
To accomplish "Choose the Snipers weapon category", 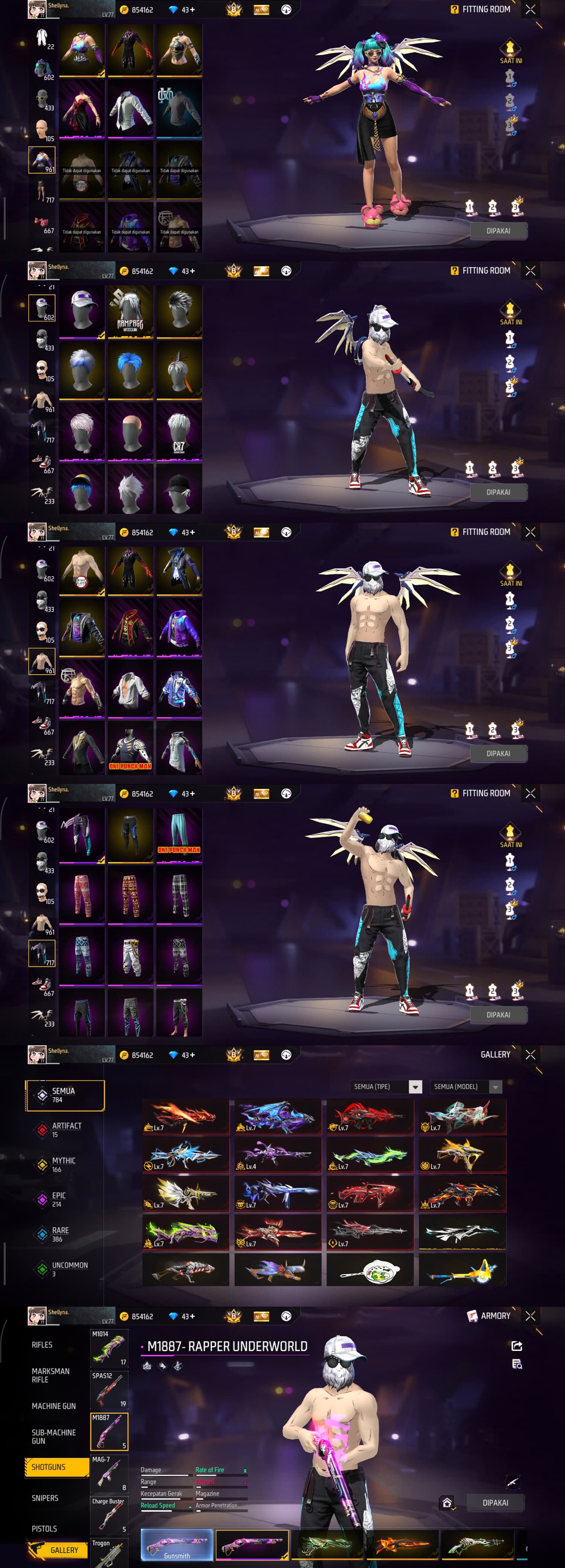I will click(x=45, y=1498).
